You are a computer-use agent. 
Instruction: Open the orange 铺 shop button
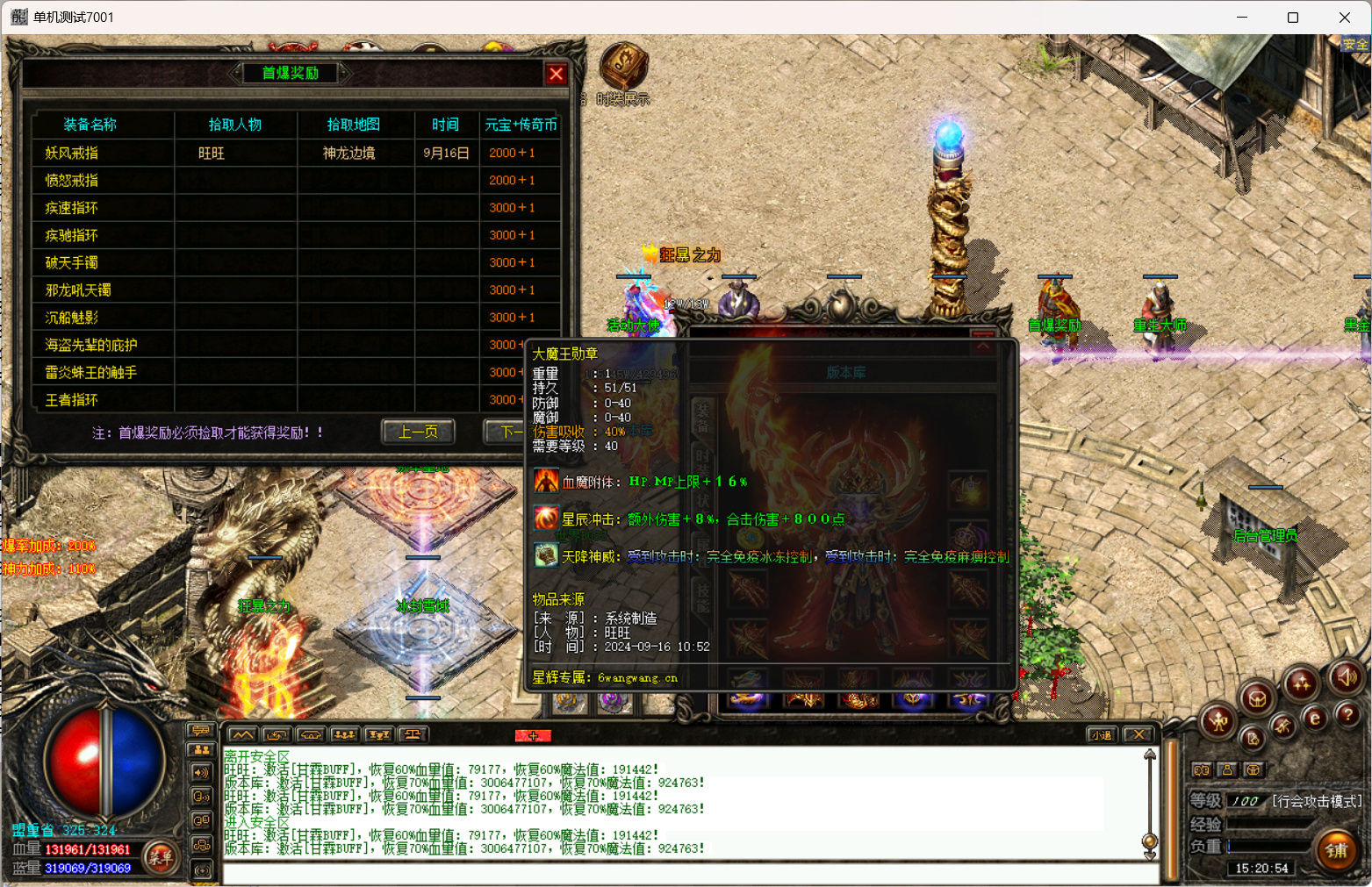pos(1336,849)
